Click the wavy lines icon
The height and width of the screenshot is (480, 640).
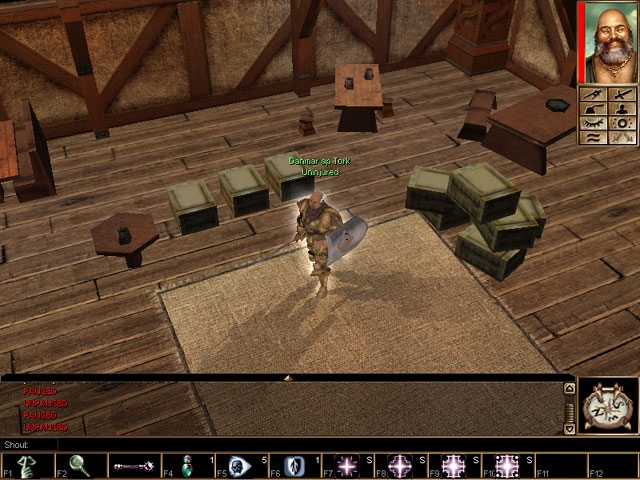click(x=593, y=140)
